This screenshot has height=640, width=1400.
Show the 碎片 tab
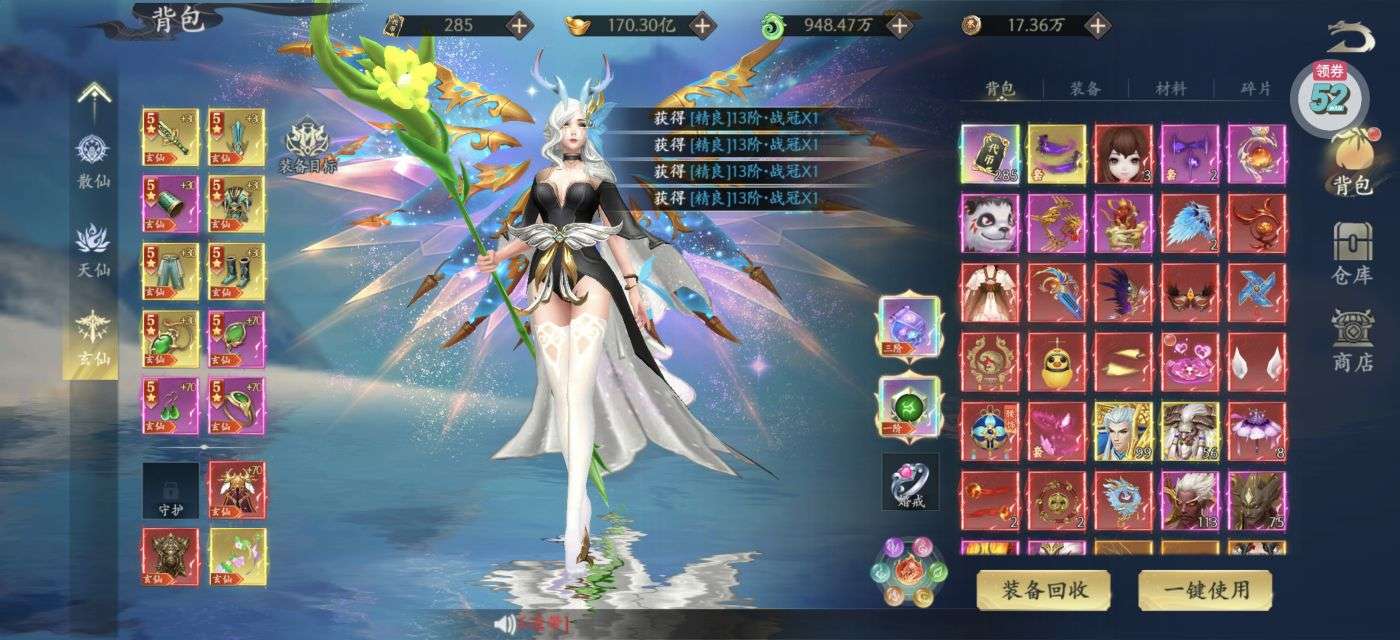coord(1256,89)
